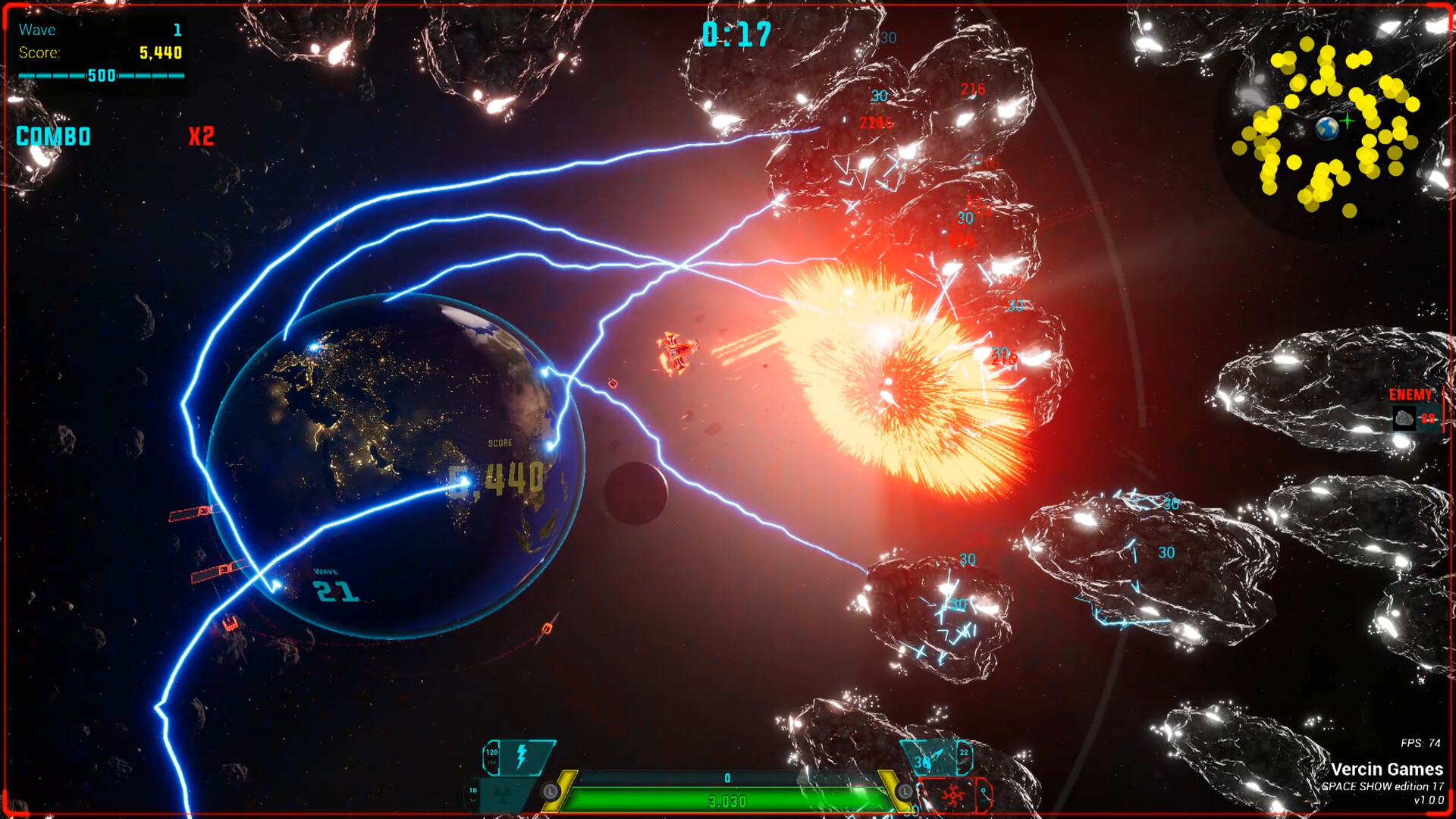Click the asteroid thumbnail in the ENEMY panel

pyautogui.click(x=1404, y=418)
